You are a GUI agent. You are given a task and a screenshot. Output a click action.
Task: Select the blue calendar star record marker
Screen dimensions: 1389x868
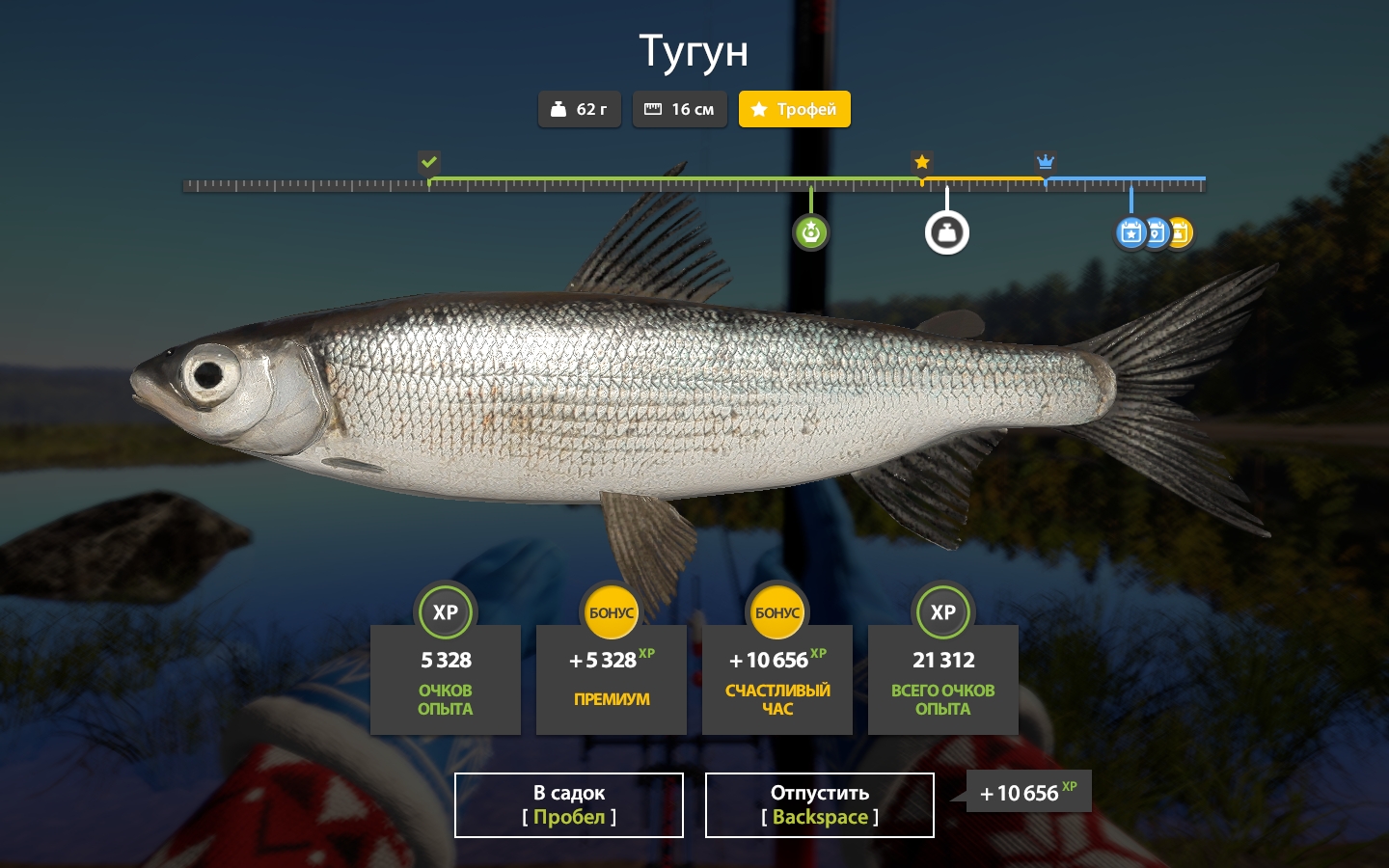1130,232
